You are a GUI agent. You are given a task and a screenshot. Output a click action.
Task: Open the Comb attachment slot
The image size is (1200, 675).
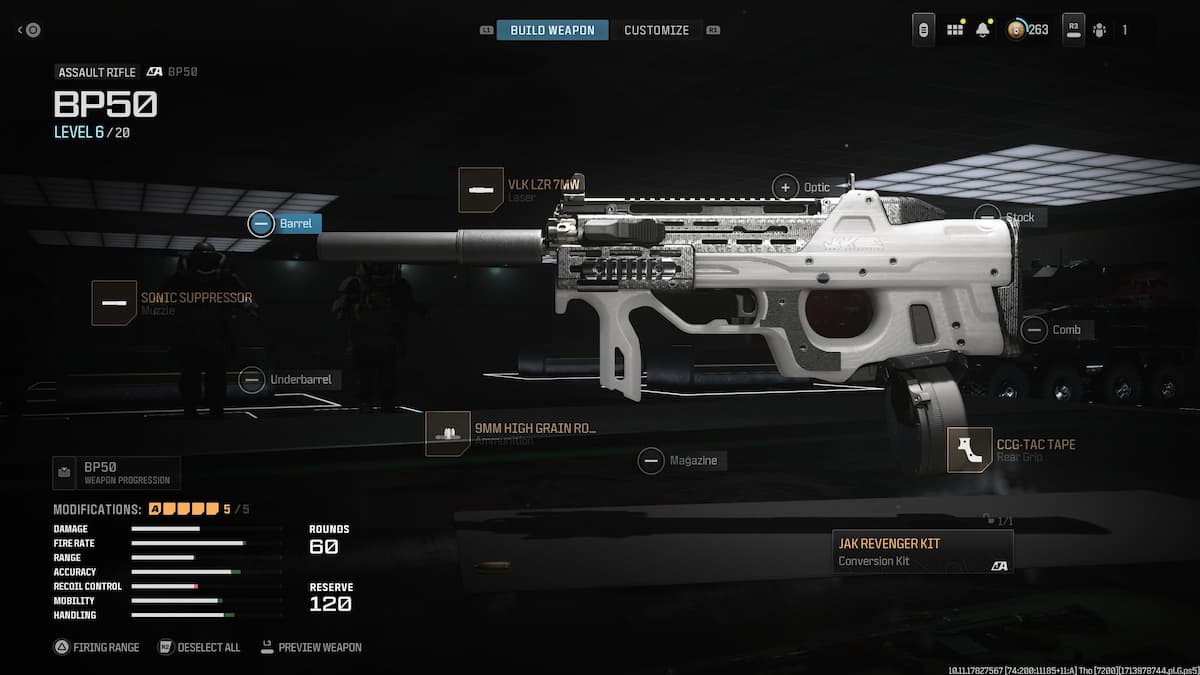[x=1056, y=330]
